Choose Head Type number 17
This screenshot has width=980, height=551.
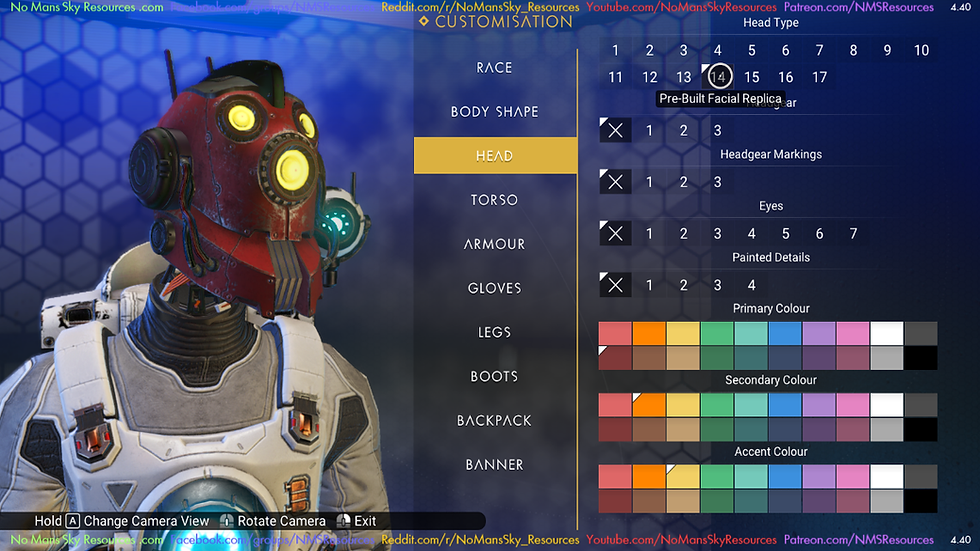[820, 77]
